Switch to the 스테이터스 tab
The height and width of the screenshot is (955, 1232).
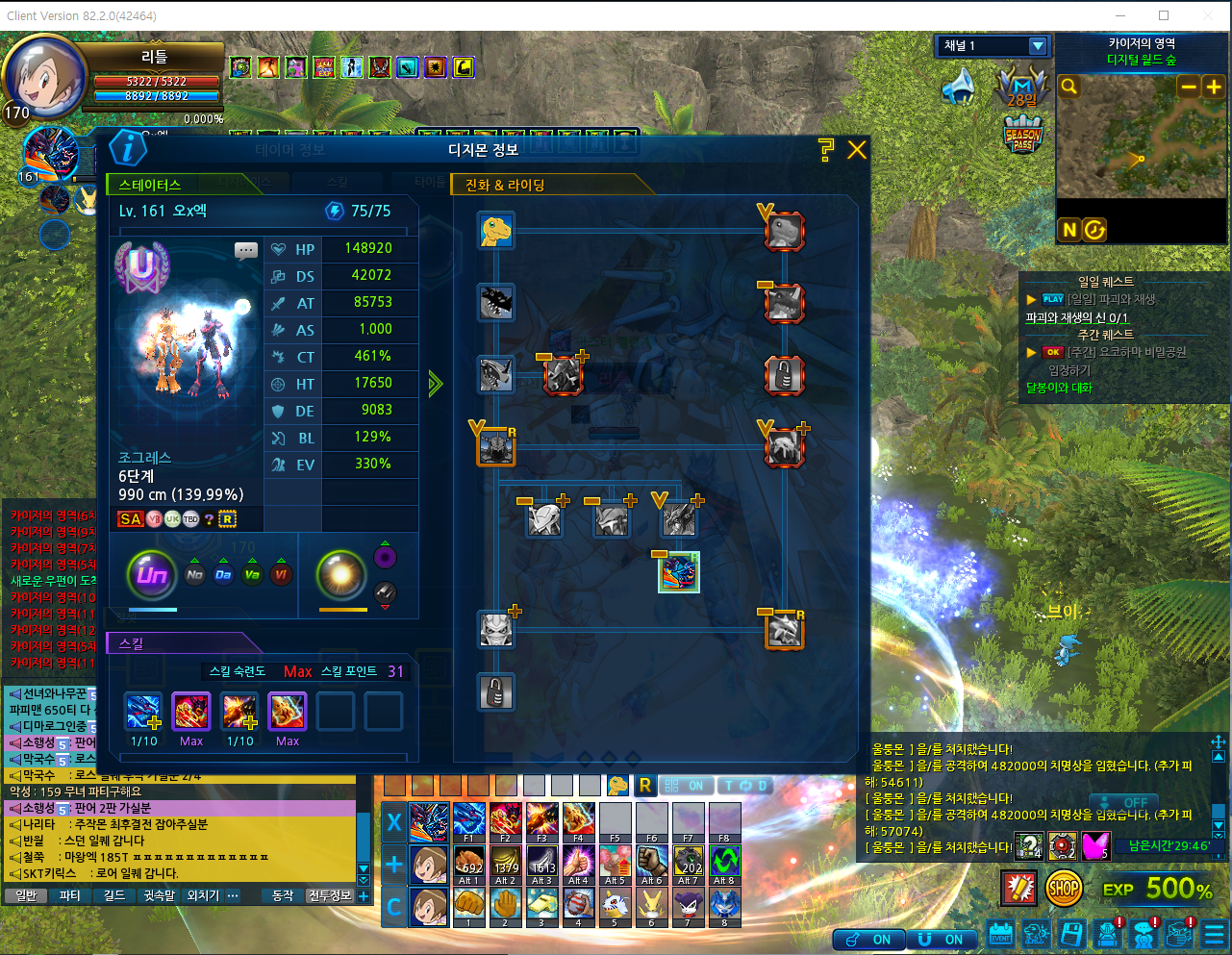[150, 185]
